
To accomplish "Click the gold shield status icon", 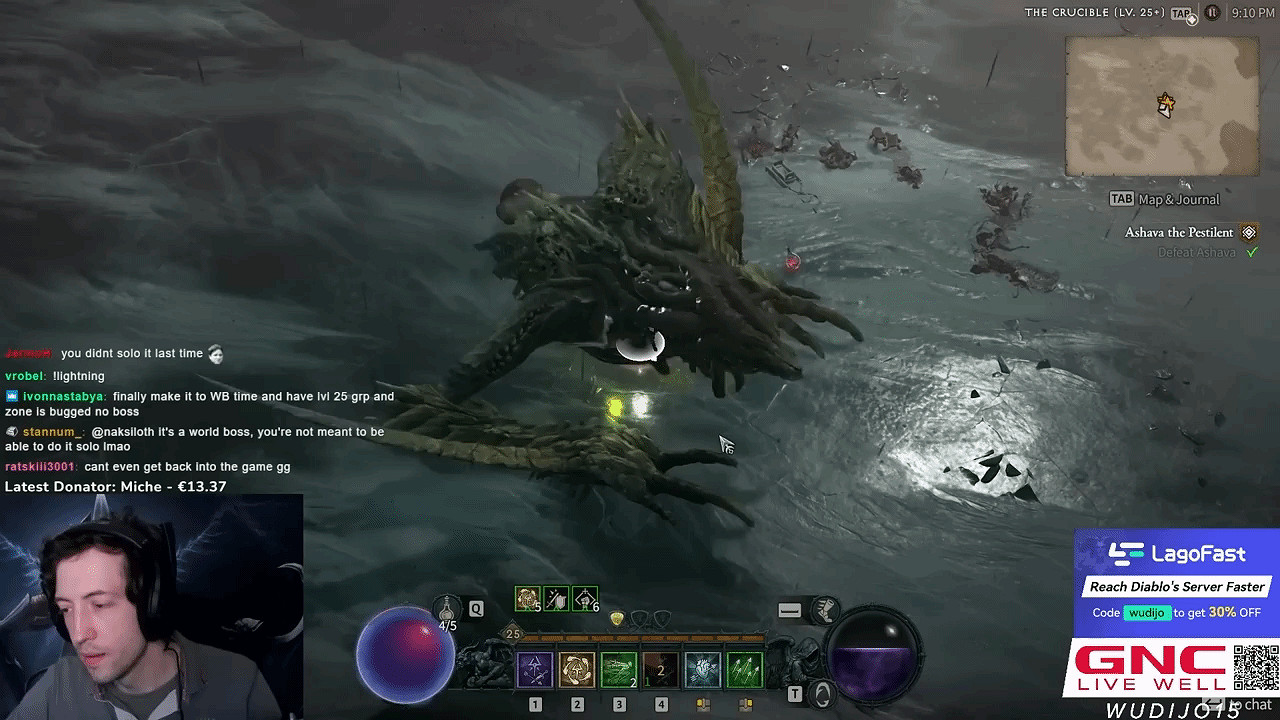I will (617, 619).
